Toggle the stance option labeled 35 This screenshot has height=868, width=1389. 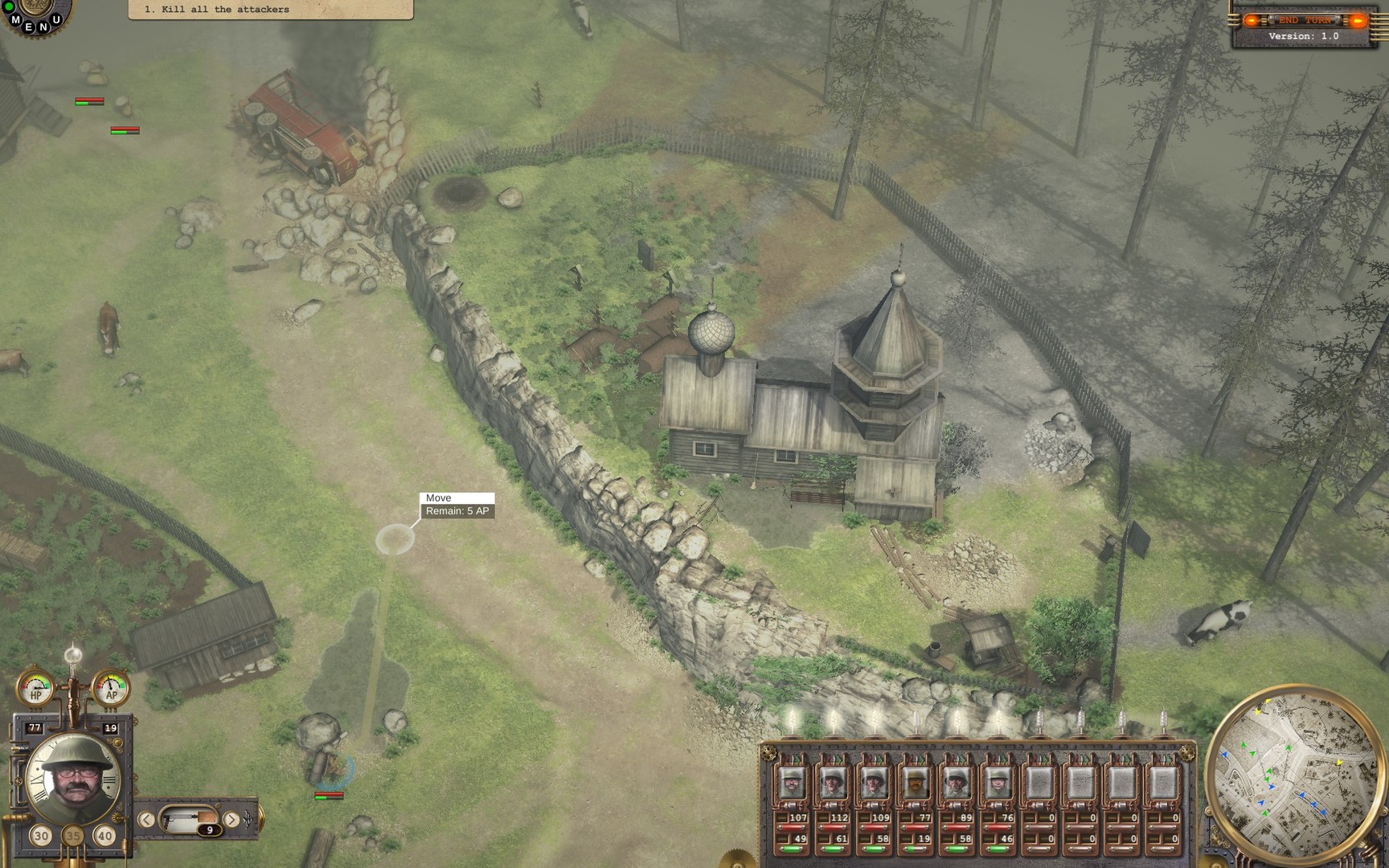(72, 837)
